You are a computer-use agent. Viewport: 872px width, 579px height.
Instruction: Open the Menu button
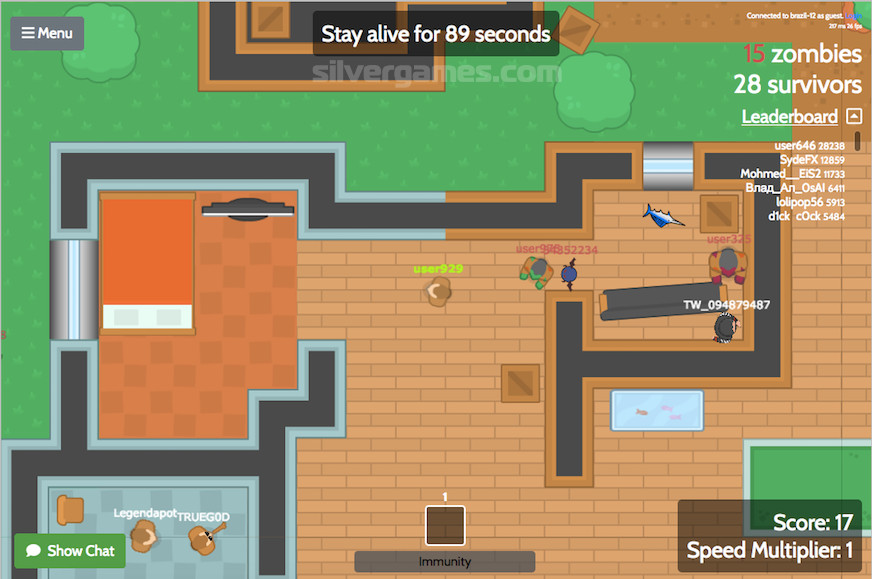pos(47,33)
